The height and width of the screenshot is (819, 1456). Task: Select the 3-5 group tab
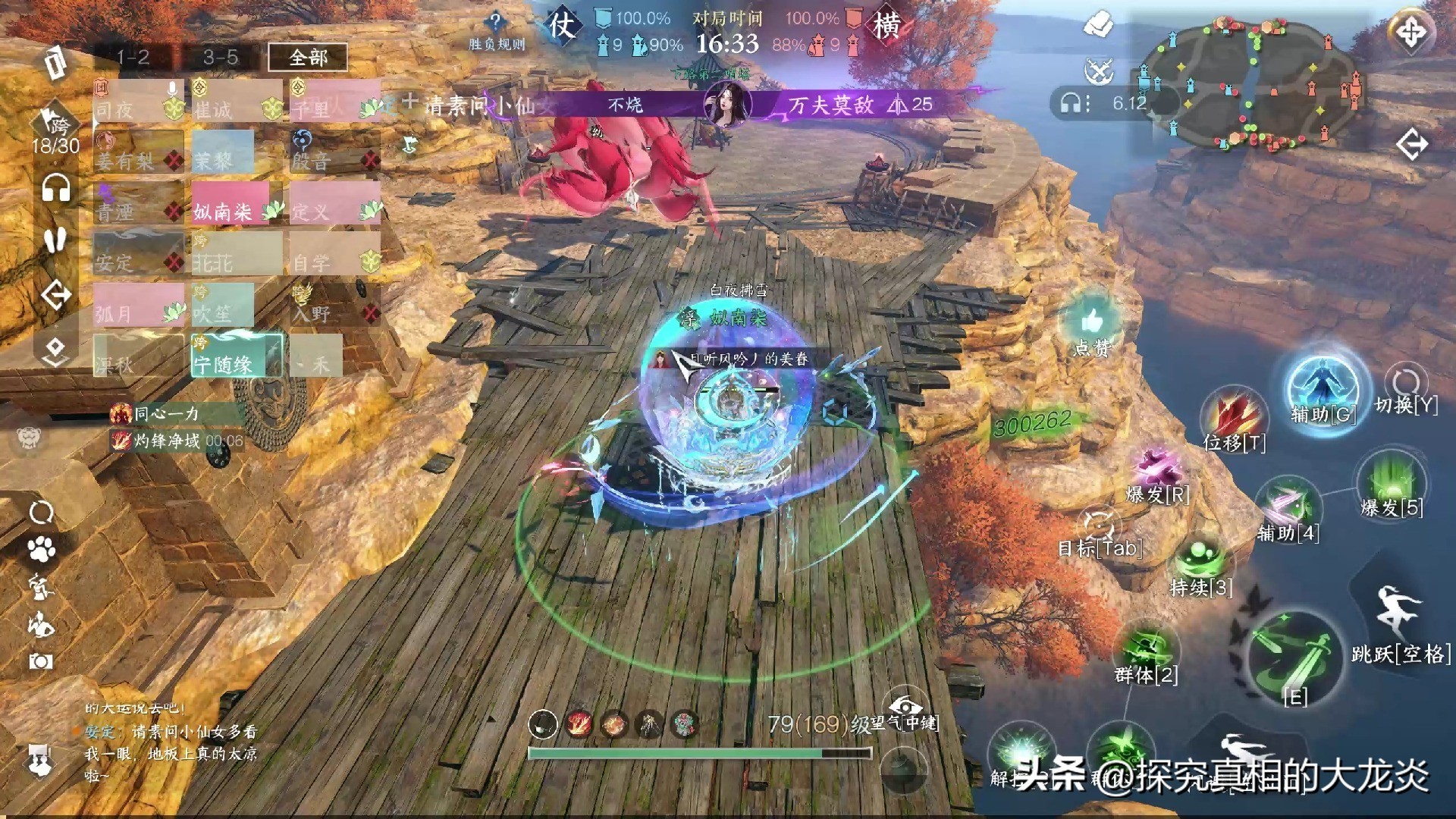tap(221, 57)
